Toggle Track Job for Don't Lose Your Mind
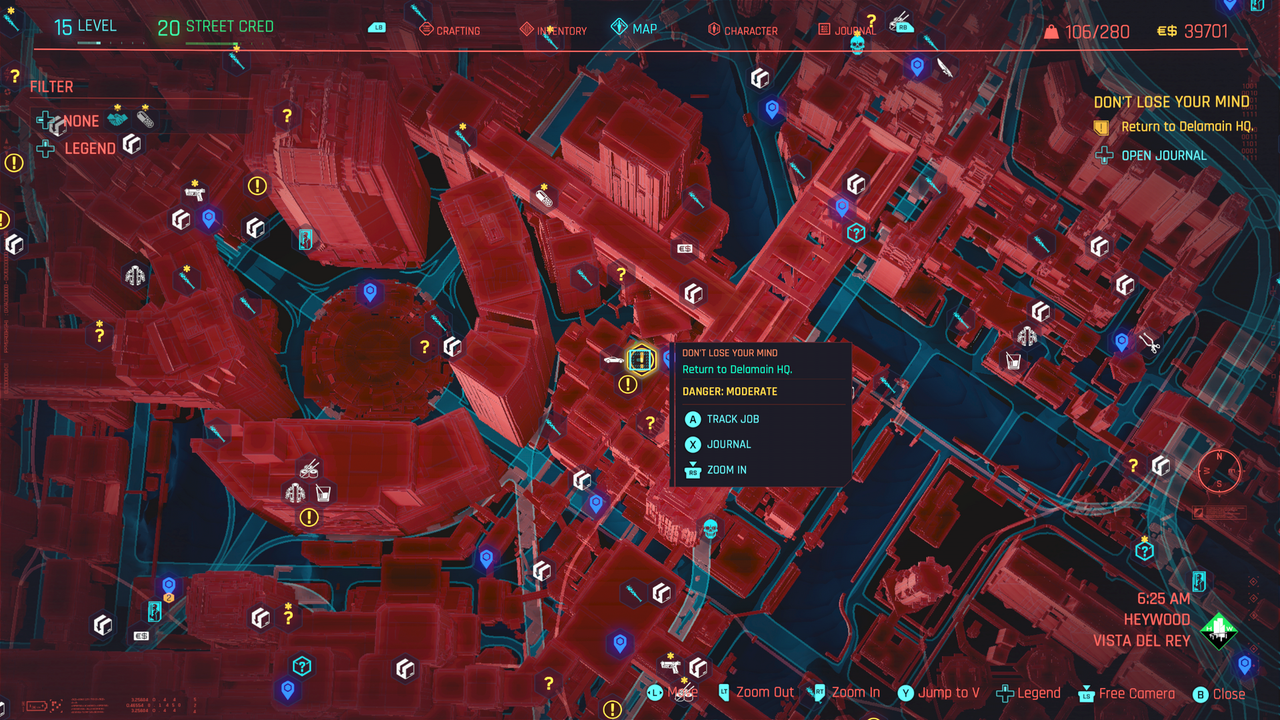 point(733,419)
